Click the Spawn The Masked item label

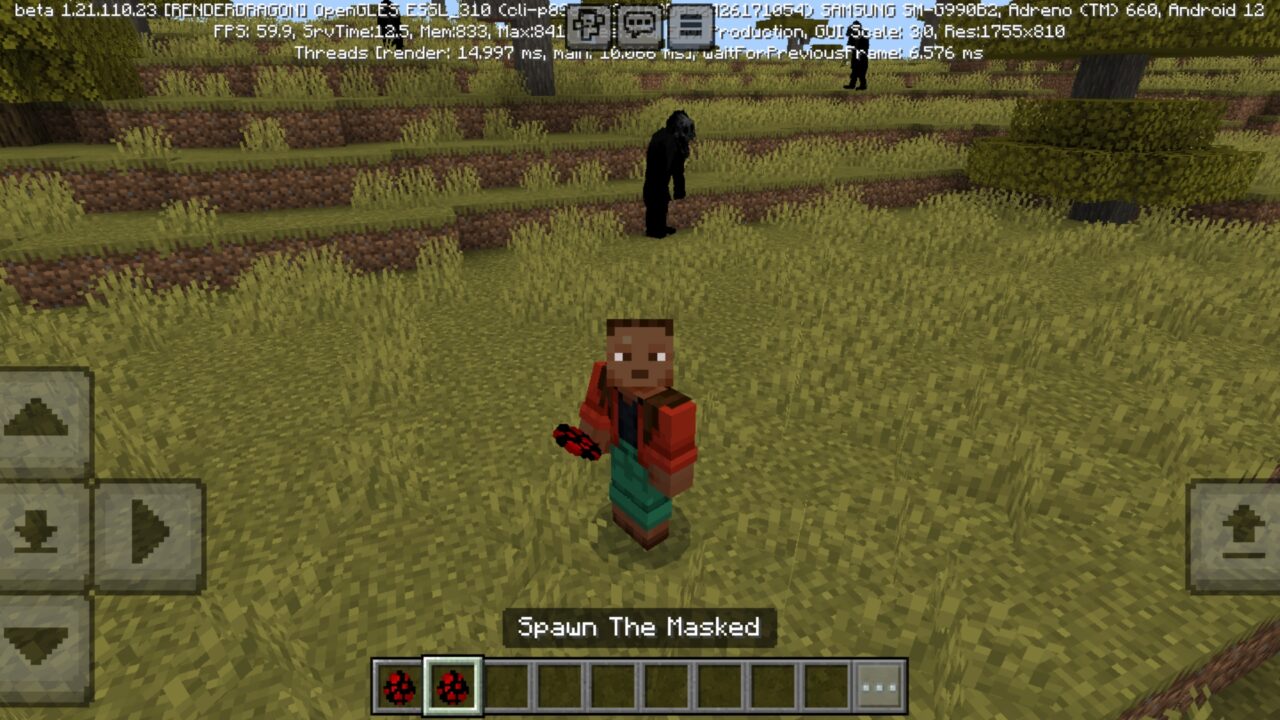pos(639,629)
